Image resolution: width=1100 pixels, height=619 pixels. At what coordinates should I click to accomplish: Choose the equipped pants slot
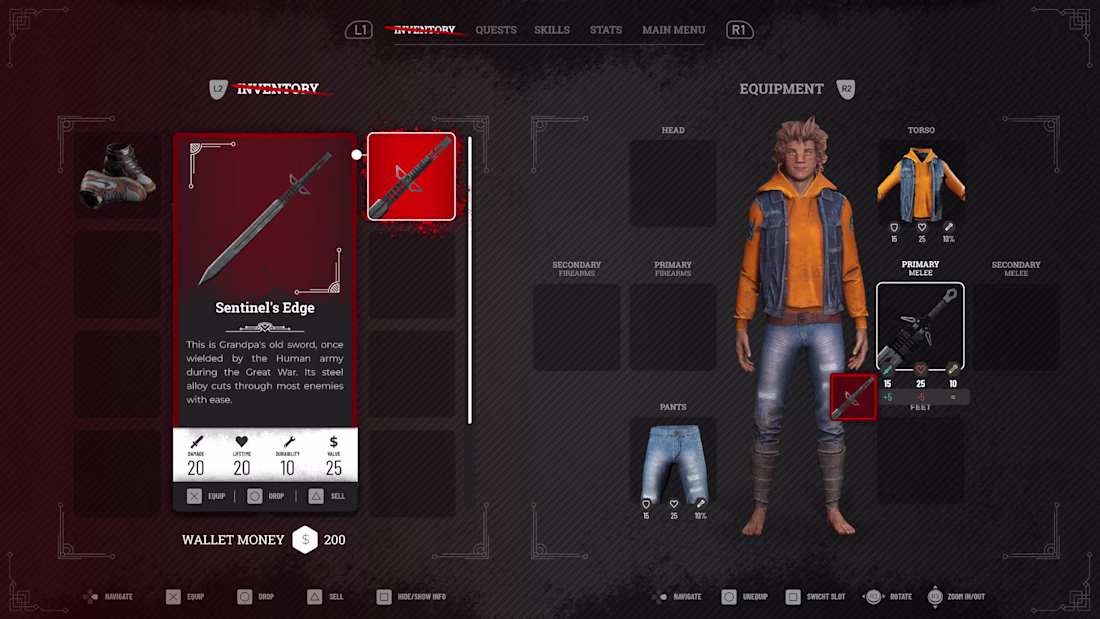[672, 461]
